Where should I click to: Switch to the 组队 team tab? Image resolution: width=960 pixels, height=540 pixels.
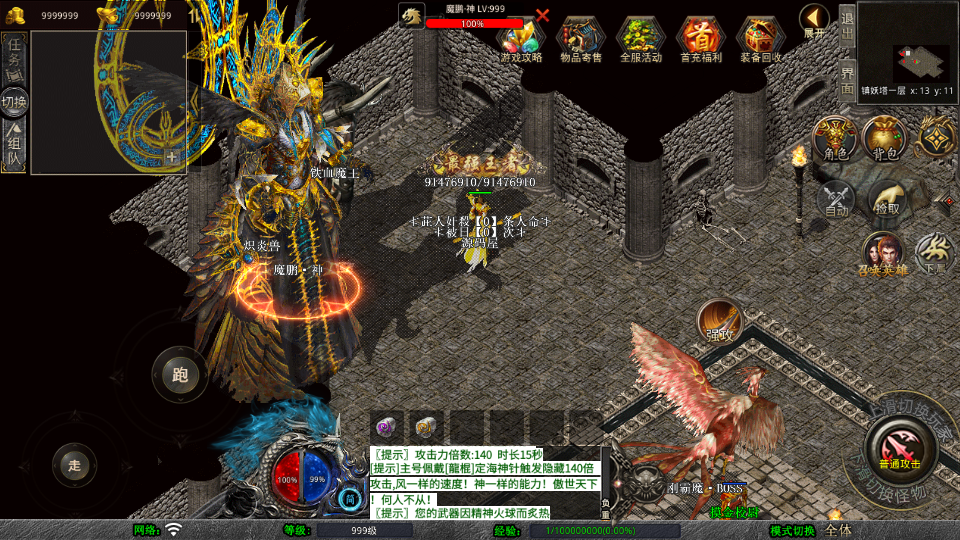click(x=14, y=143)
